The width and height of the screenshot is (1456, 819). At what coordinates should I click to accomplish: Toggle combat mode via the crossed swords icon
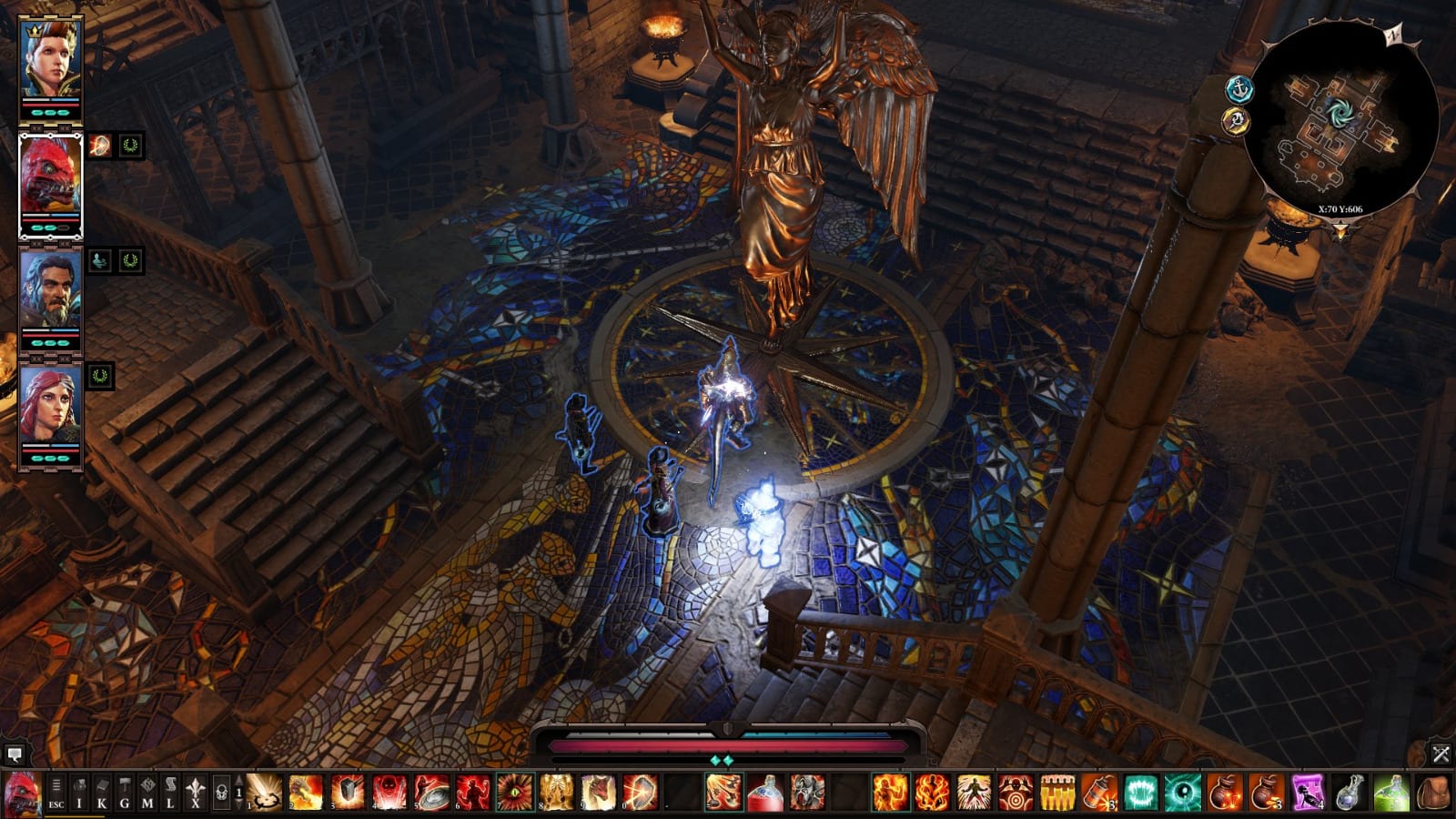(1442, 752)
